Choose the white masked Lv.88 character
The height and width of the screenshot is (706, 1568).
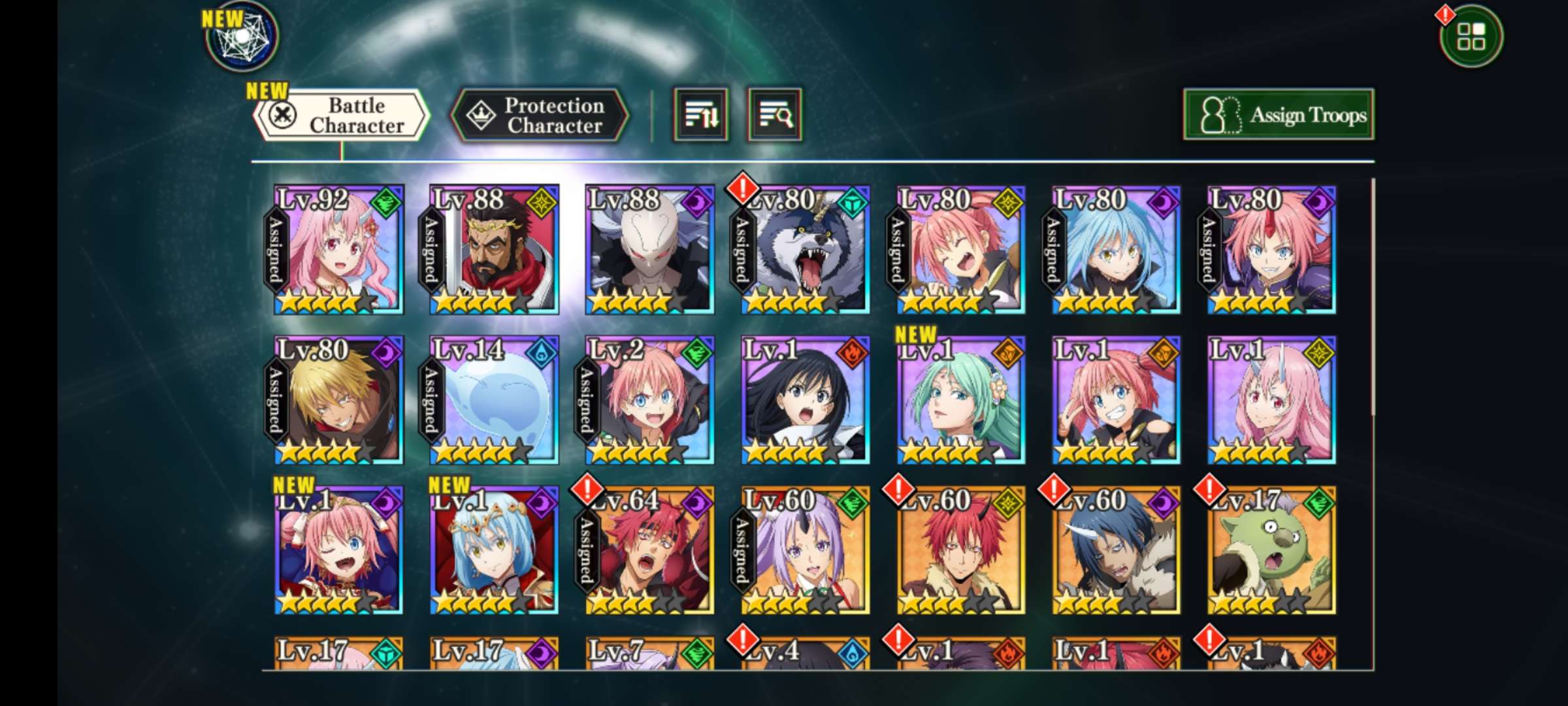(649, 250)
